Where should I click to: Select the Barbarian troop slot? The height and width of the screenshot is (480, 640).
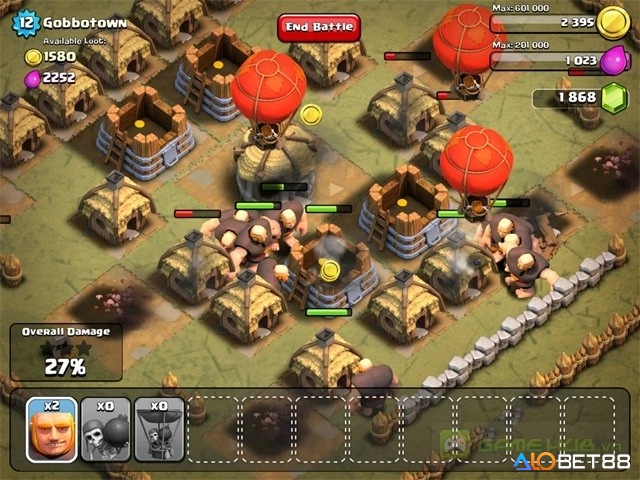coord(52,429)
